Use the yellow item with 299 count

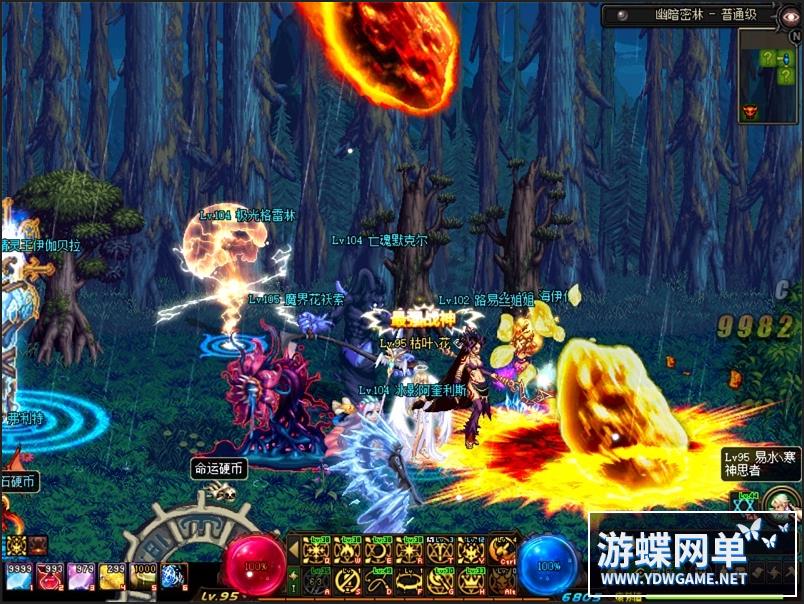[113, 575]
